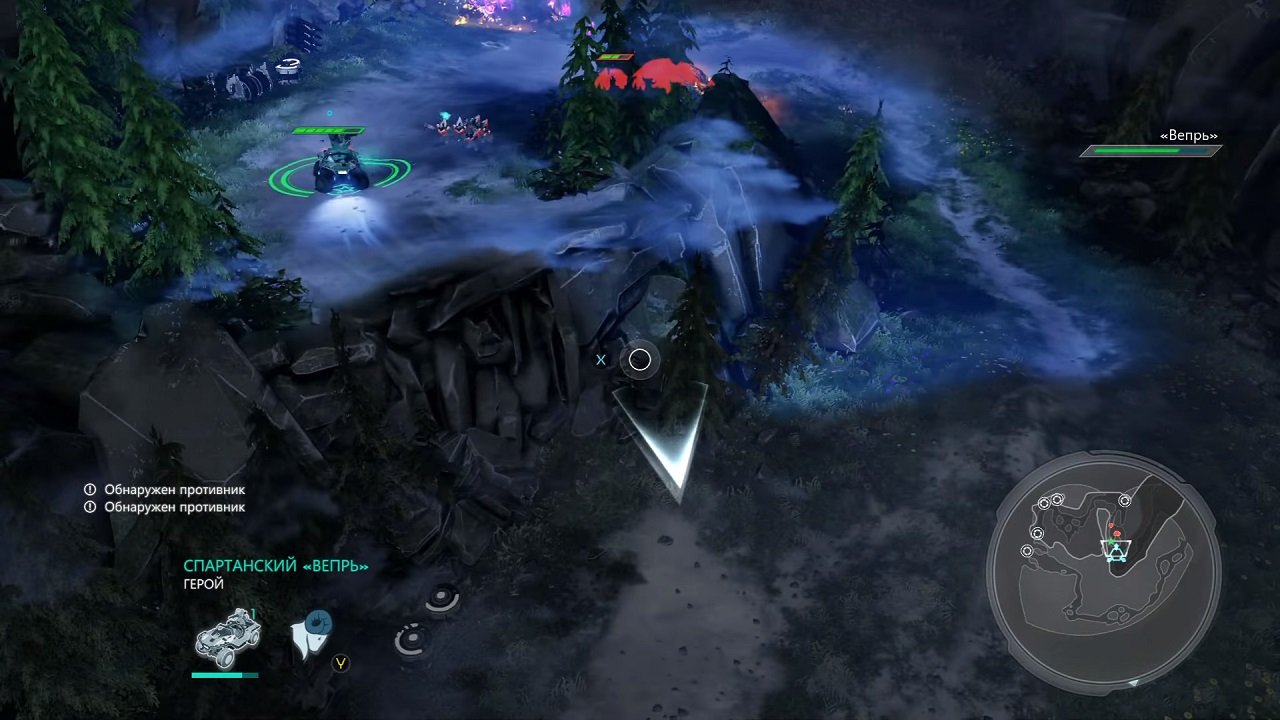Click the X button prompt near the cursor
The image size is (1280, 720).
(600, 360)
